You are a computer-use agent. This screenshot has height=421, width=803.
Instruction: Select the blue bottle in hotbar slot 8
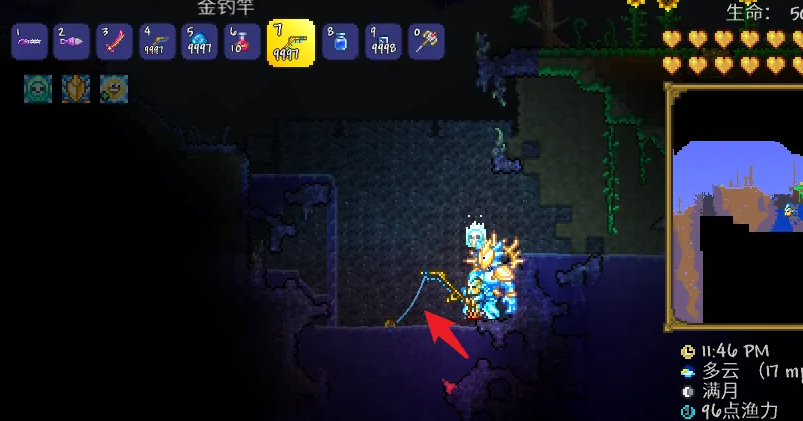(x=340, y=43)
